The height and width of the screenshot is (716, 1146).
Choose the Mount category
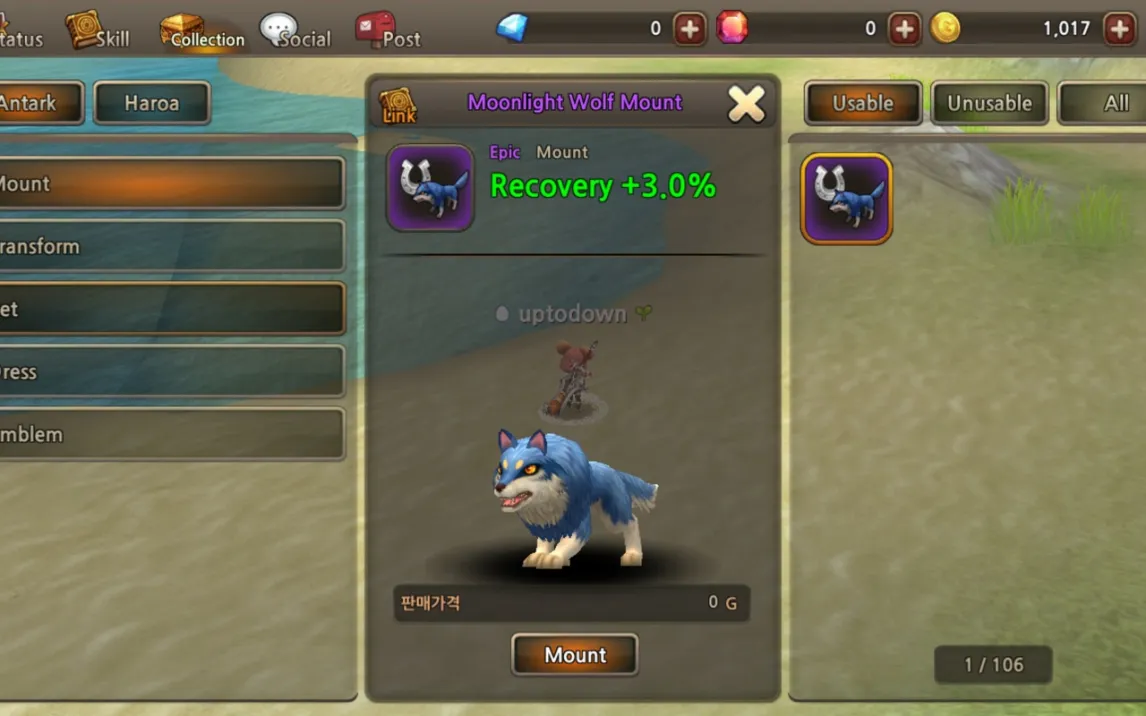pyautogui.click(x=170, y=184)
